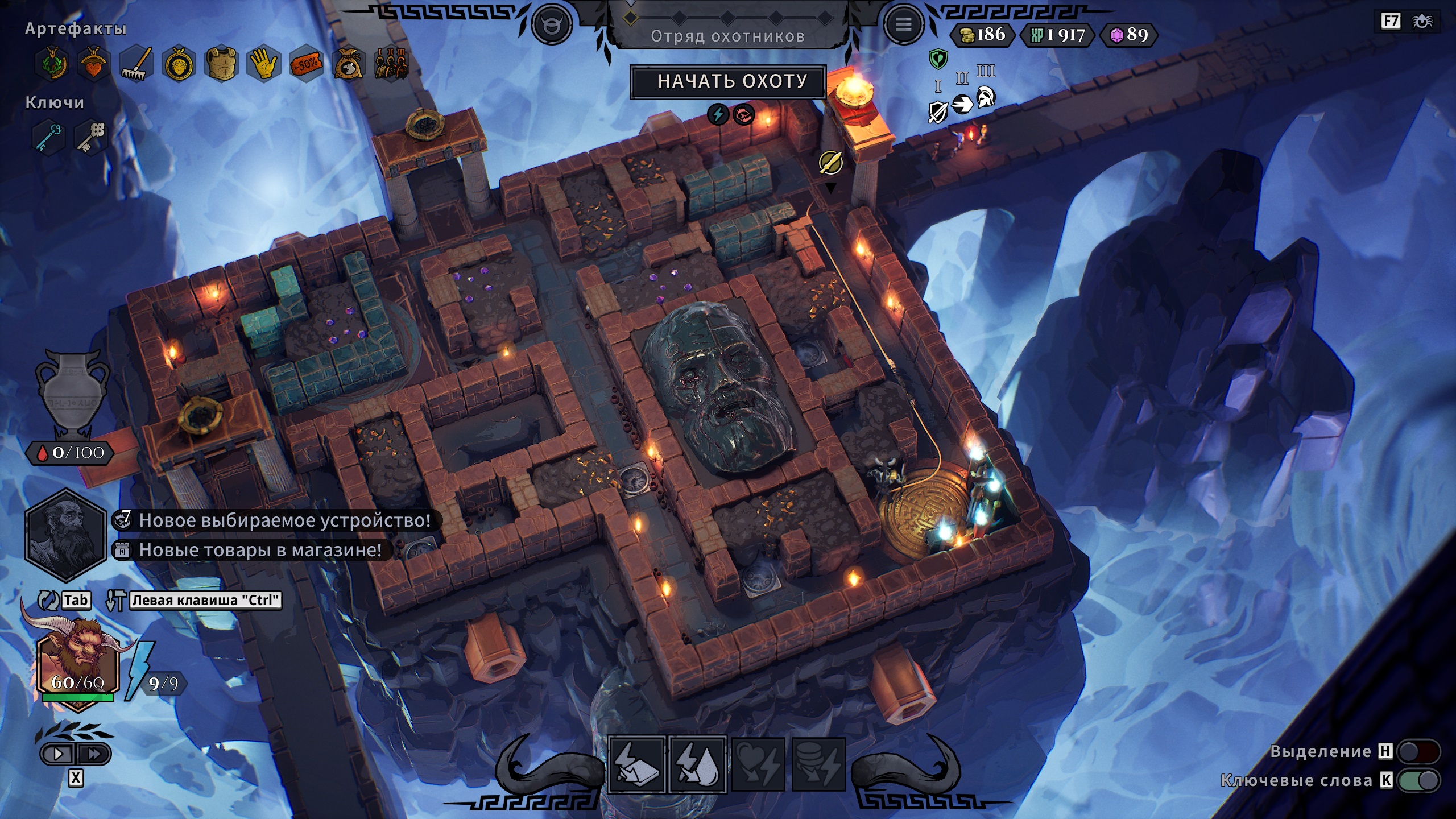Inspect the golden face medallion artifact
This screenshot has height=819, width=1456.
(179, 64)
